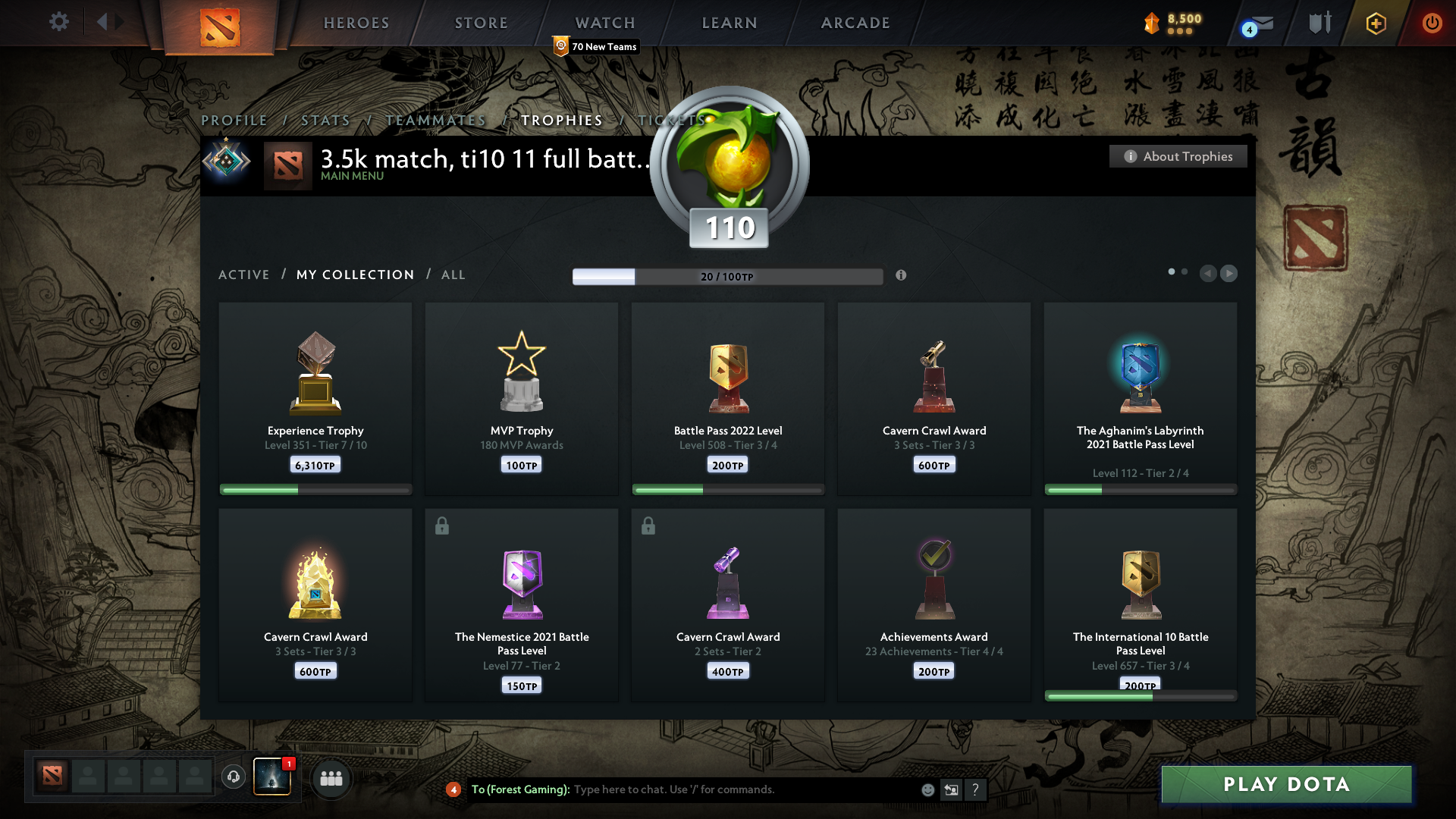
Task: Click the help question mark next to chat
Action: [x=976, y=789]
